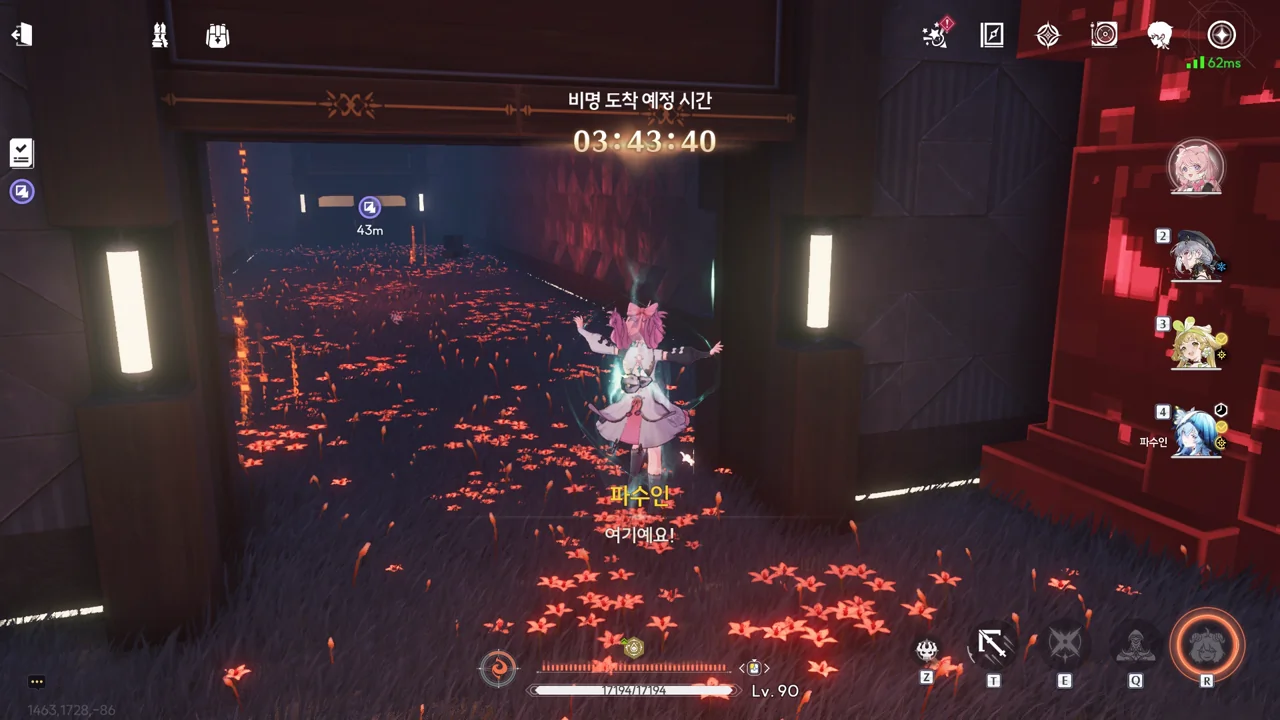
Task: Activate the orange-ringed horned girl ultimate
Action: coord(1207,645)
